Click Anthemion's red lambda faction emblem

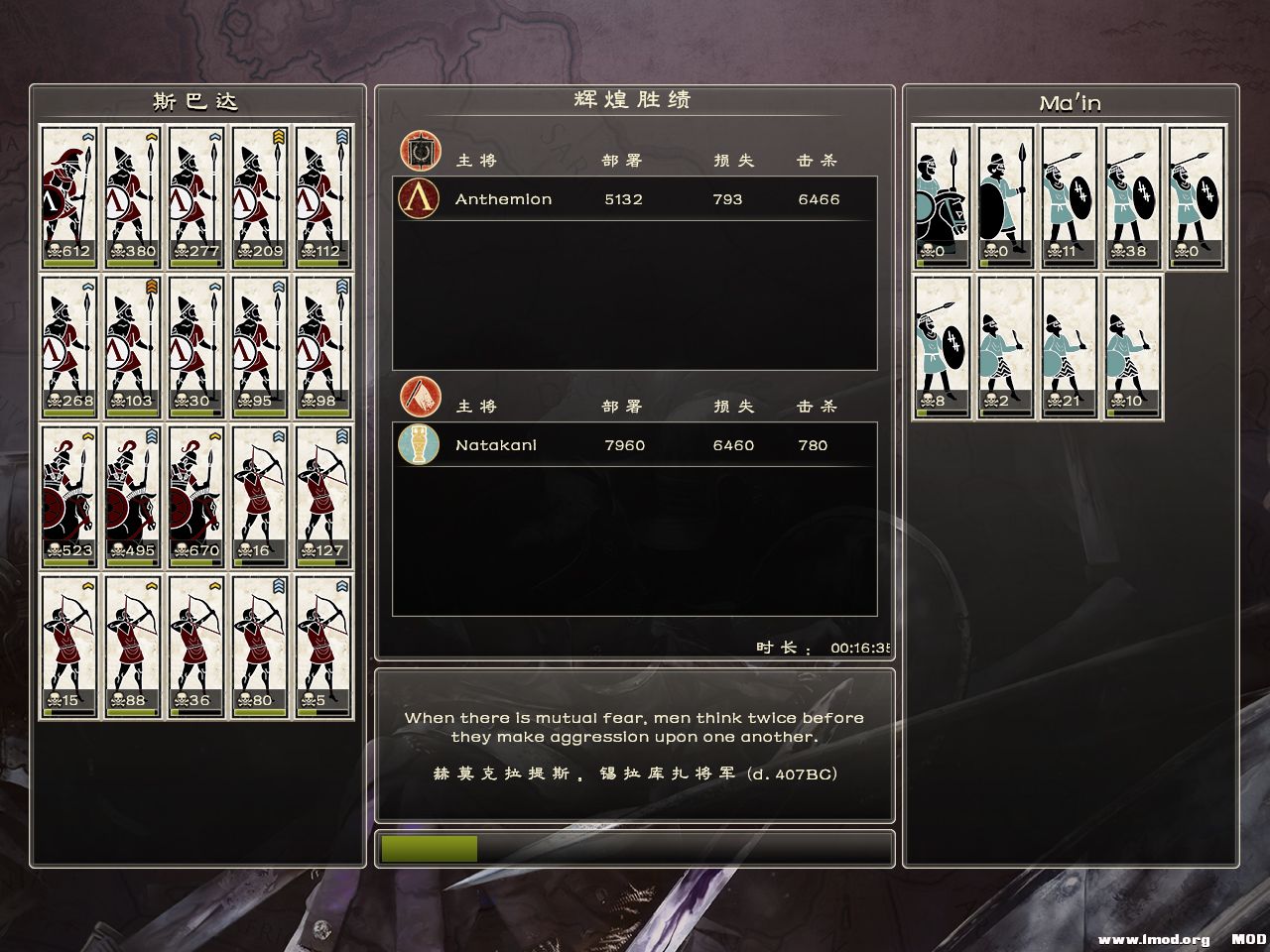[419, 198]
